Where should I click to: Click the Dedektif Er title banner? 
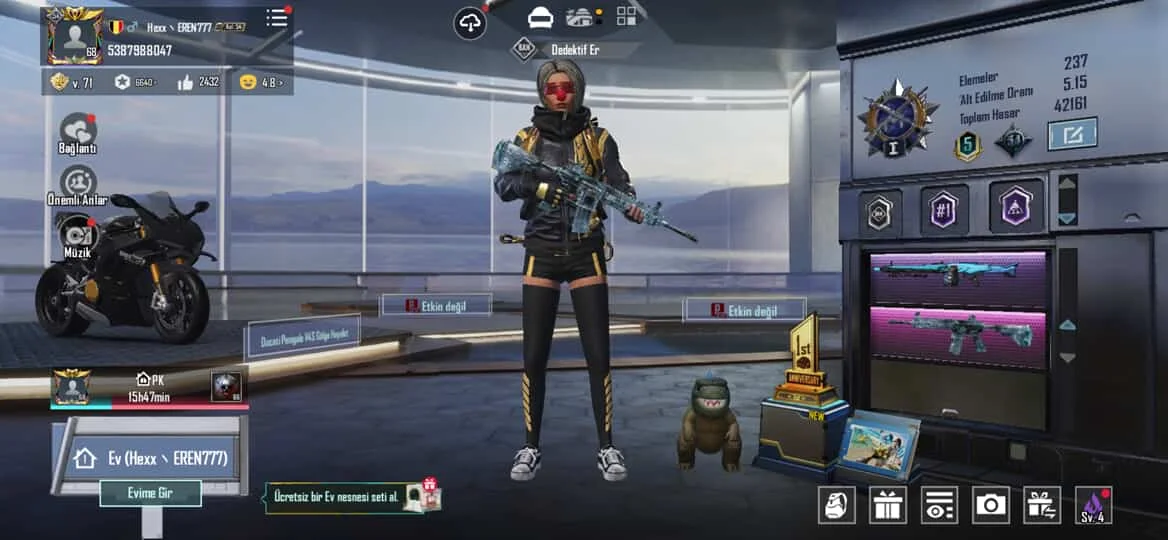(580, 49)
